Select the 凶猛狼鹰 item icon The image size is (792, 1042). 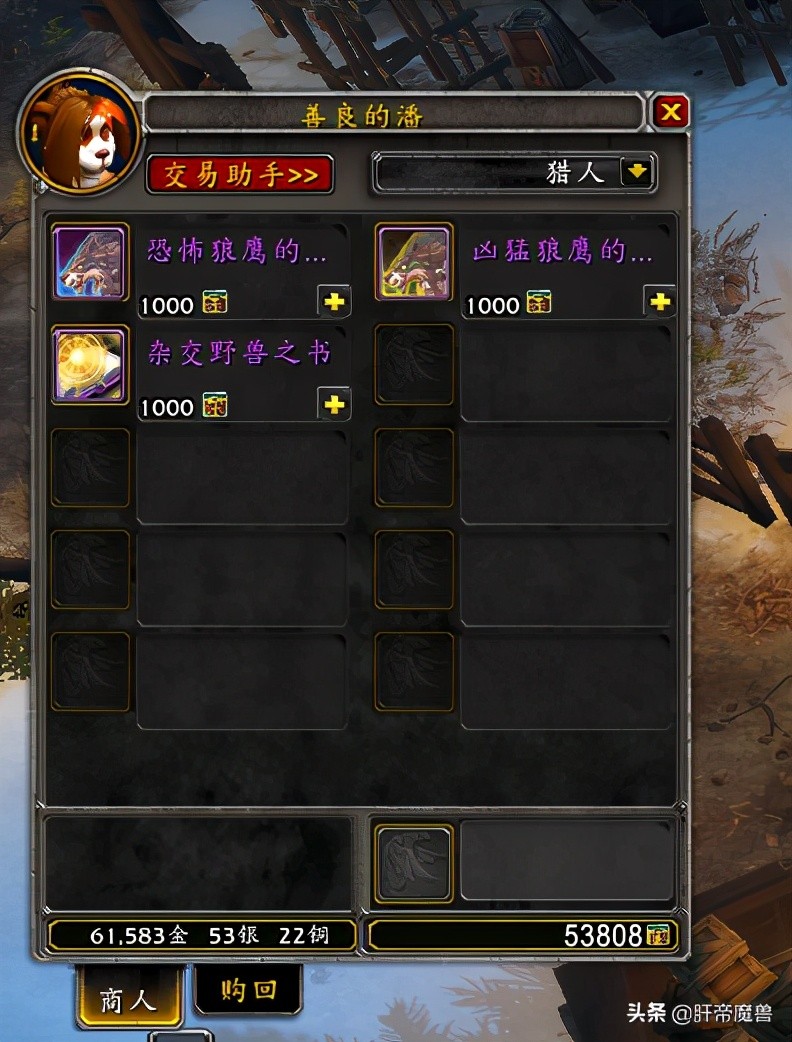tap(413, 263)
